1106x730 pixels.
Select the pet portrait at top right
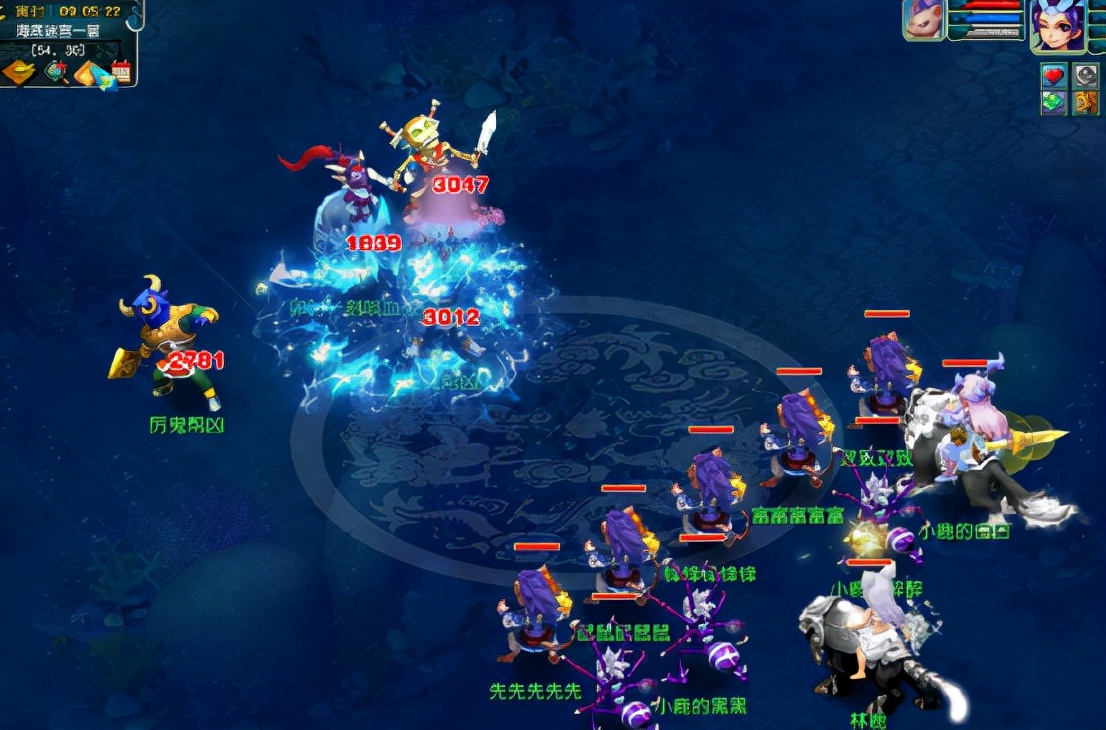[923, 20]
